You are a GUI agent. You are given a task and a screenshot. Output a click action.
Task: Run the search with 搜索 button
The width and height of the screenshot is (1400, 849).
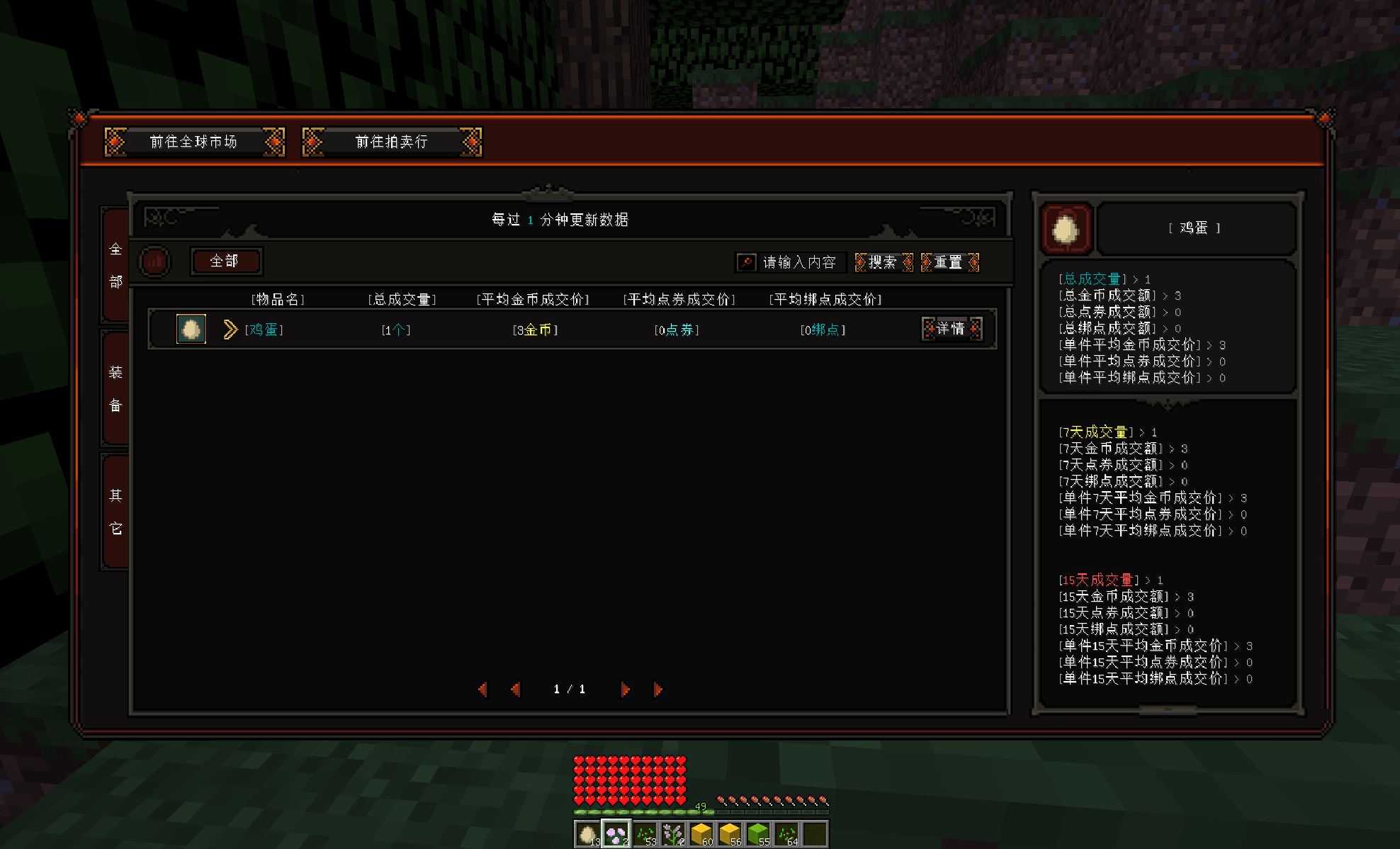tap(884, 263)
